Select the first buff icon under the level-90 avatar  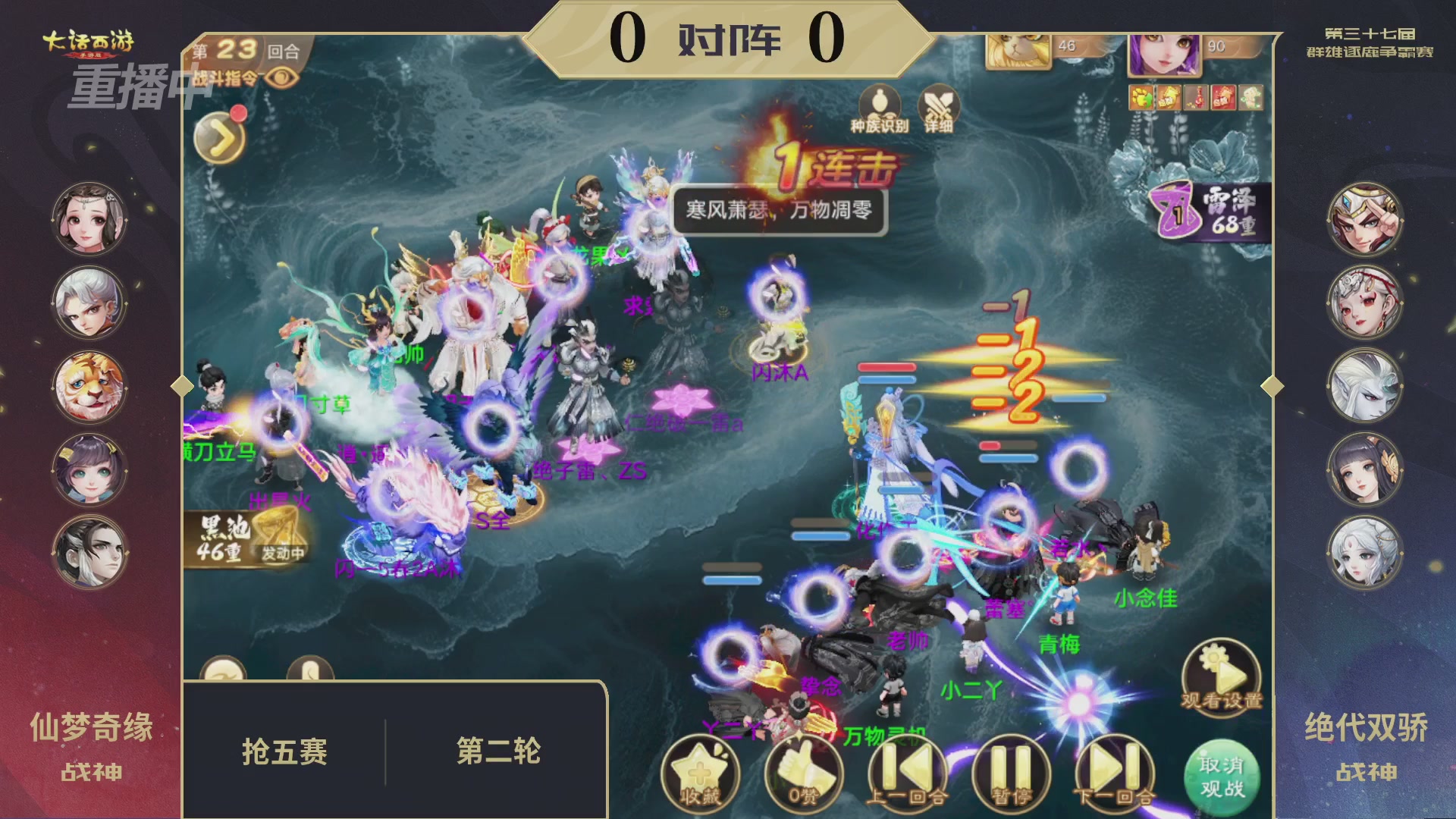(x=1140, y=96)
